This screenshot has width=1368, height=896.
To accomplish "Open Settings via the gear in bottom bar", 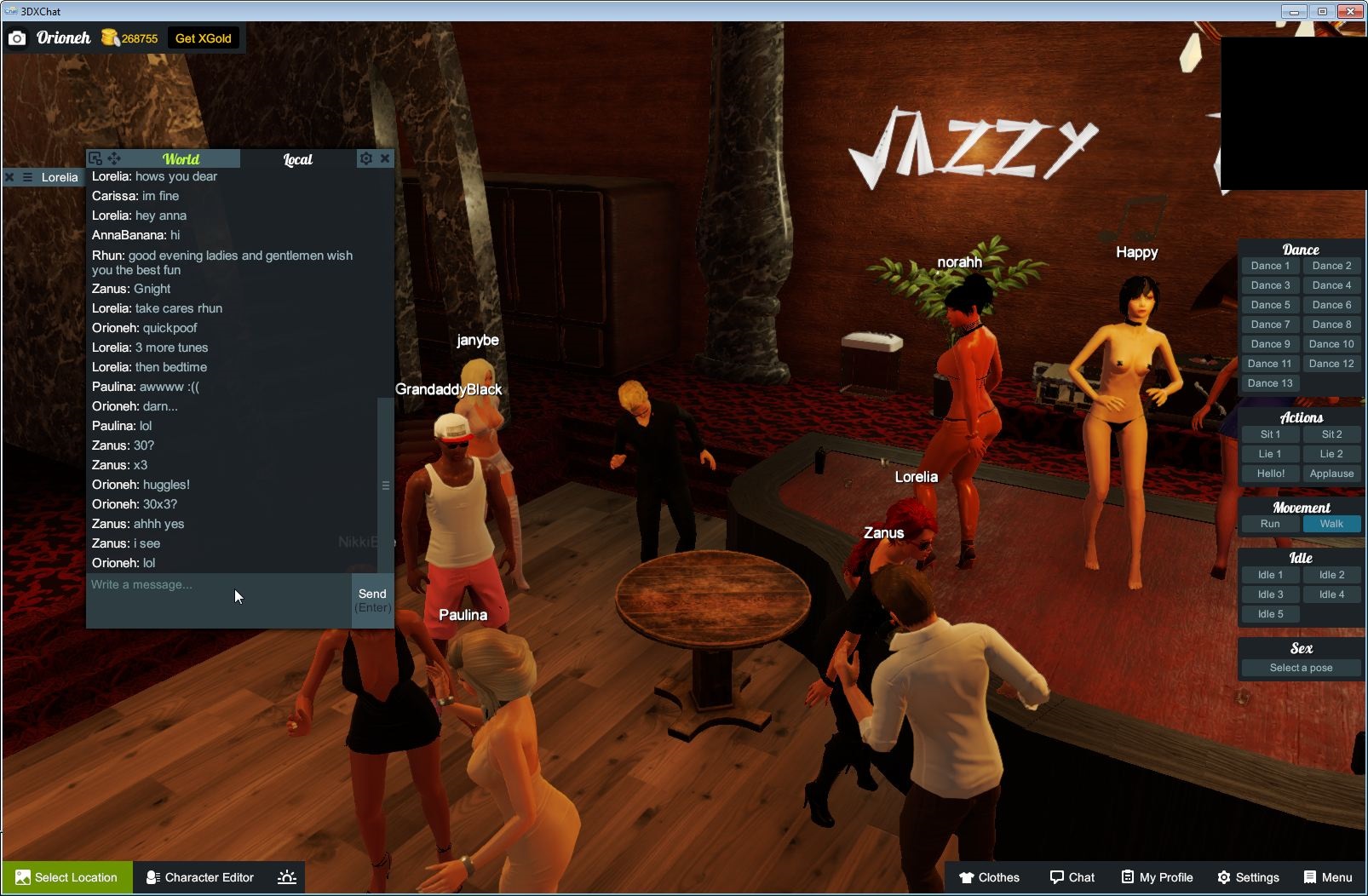I will (x=1249, y=877).
